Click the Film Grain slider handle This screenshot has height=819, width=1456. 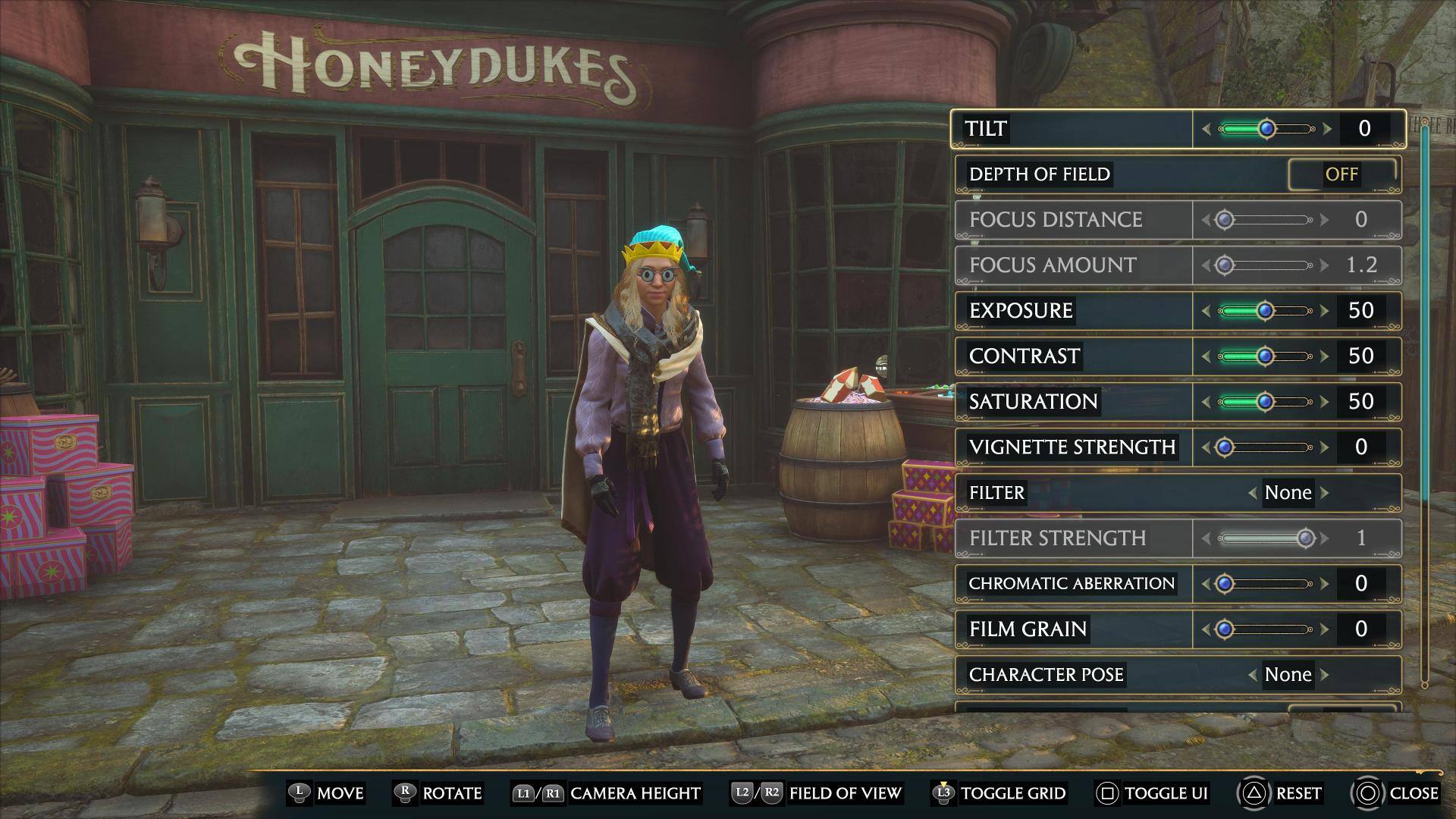(1225, 629)
